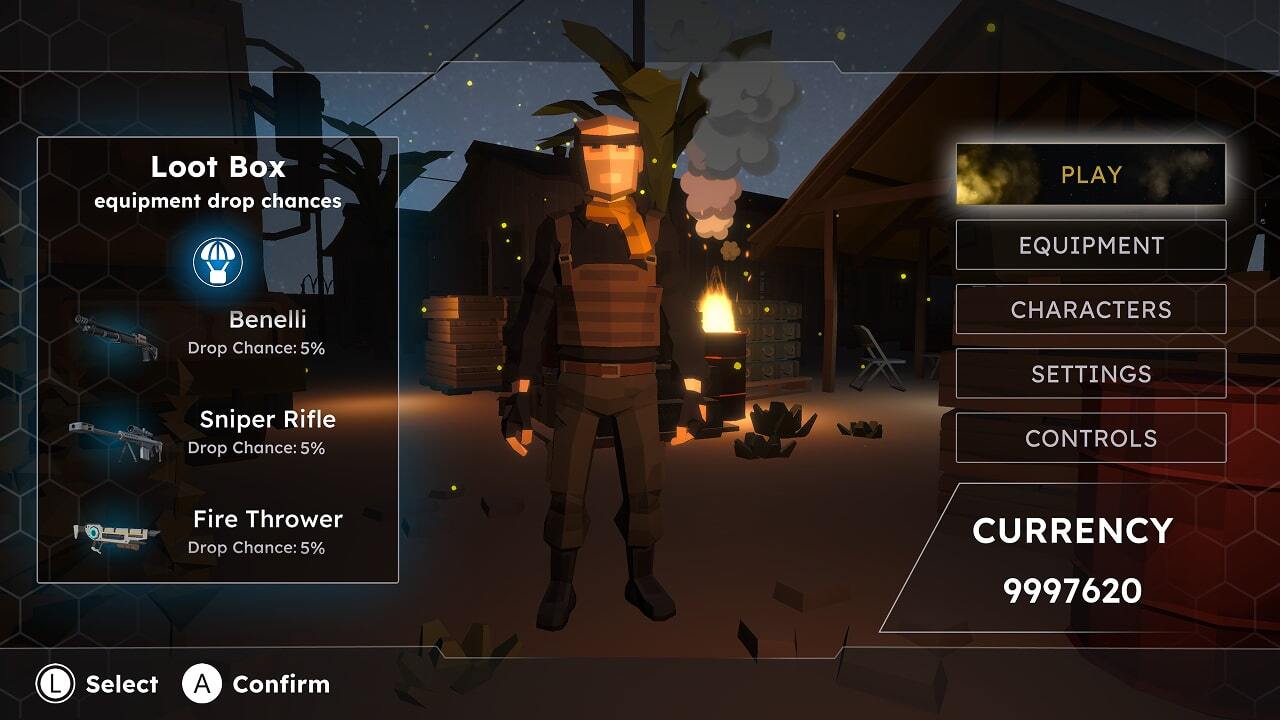
Task: Click the L Select button prompt icon
Action: (x=54, y=685)
